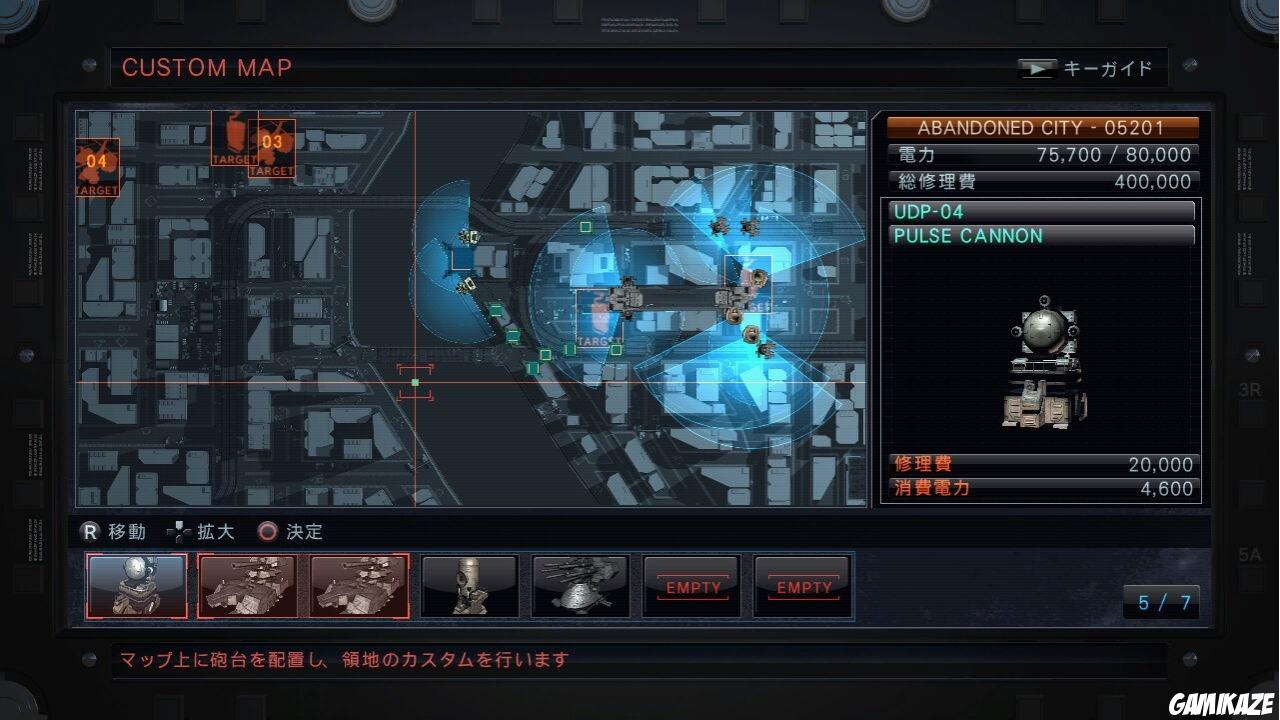
Task: Expand the UDP-04 entry
Action: [x=1040, y=211]
